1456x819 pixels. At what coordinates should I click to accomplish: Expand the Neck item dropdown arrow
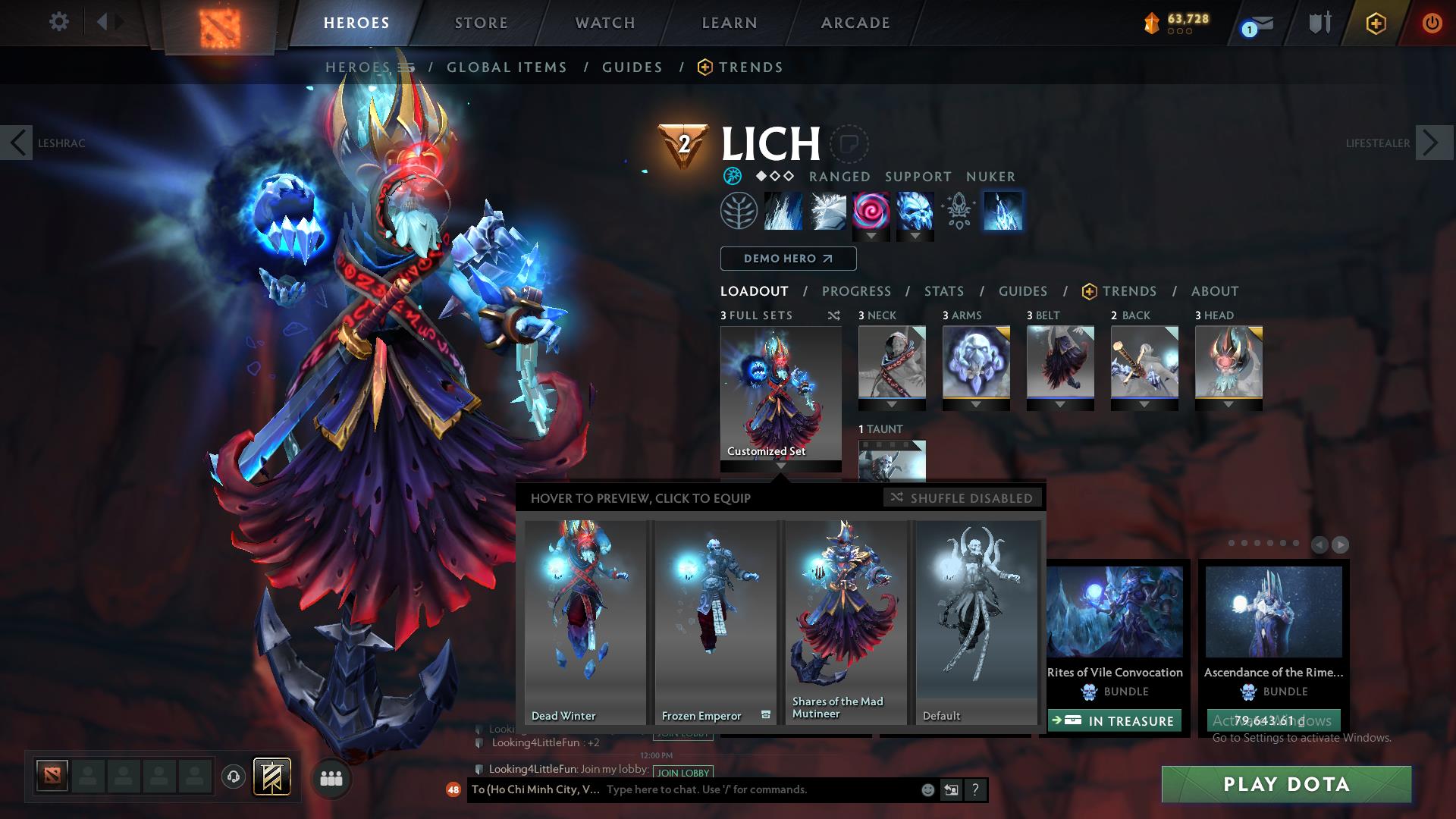(892, 404)
